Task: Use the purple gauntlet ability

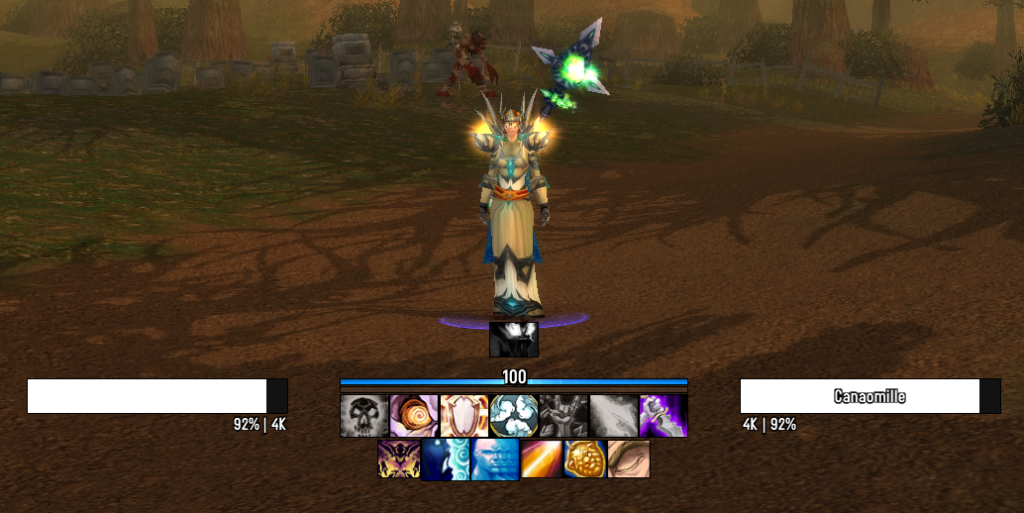Action: coord(664,416)
